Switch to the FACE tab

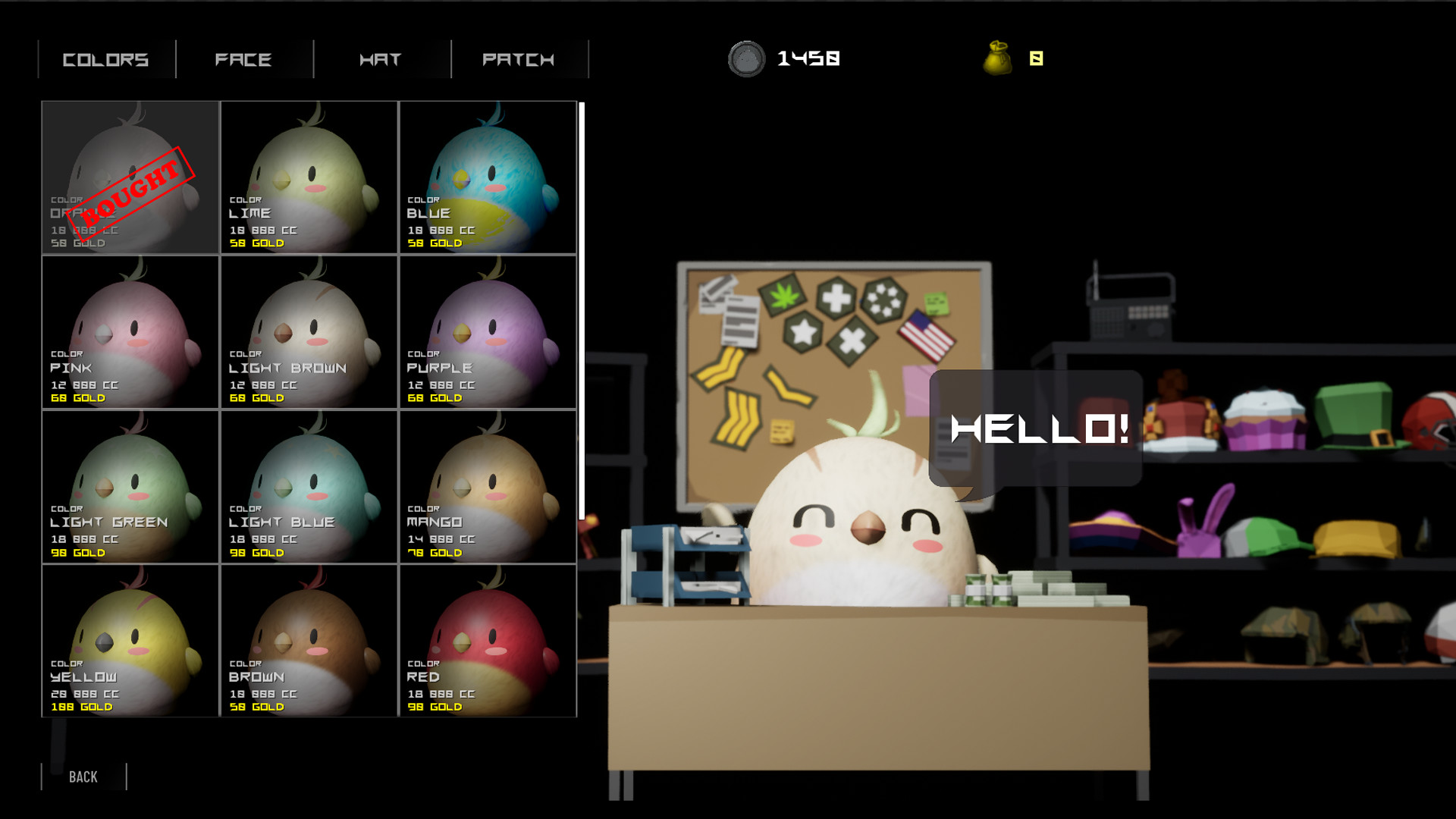pos(243,59)
